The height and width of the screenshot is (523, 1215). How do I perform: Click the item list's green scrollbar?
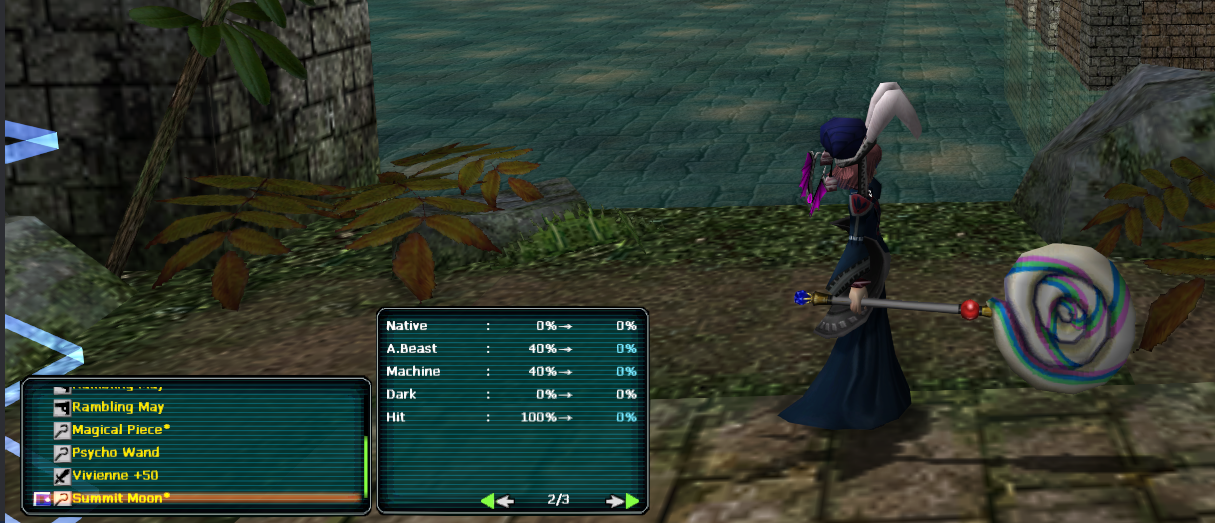click(365, 466)
